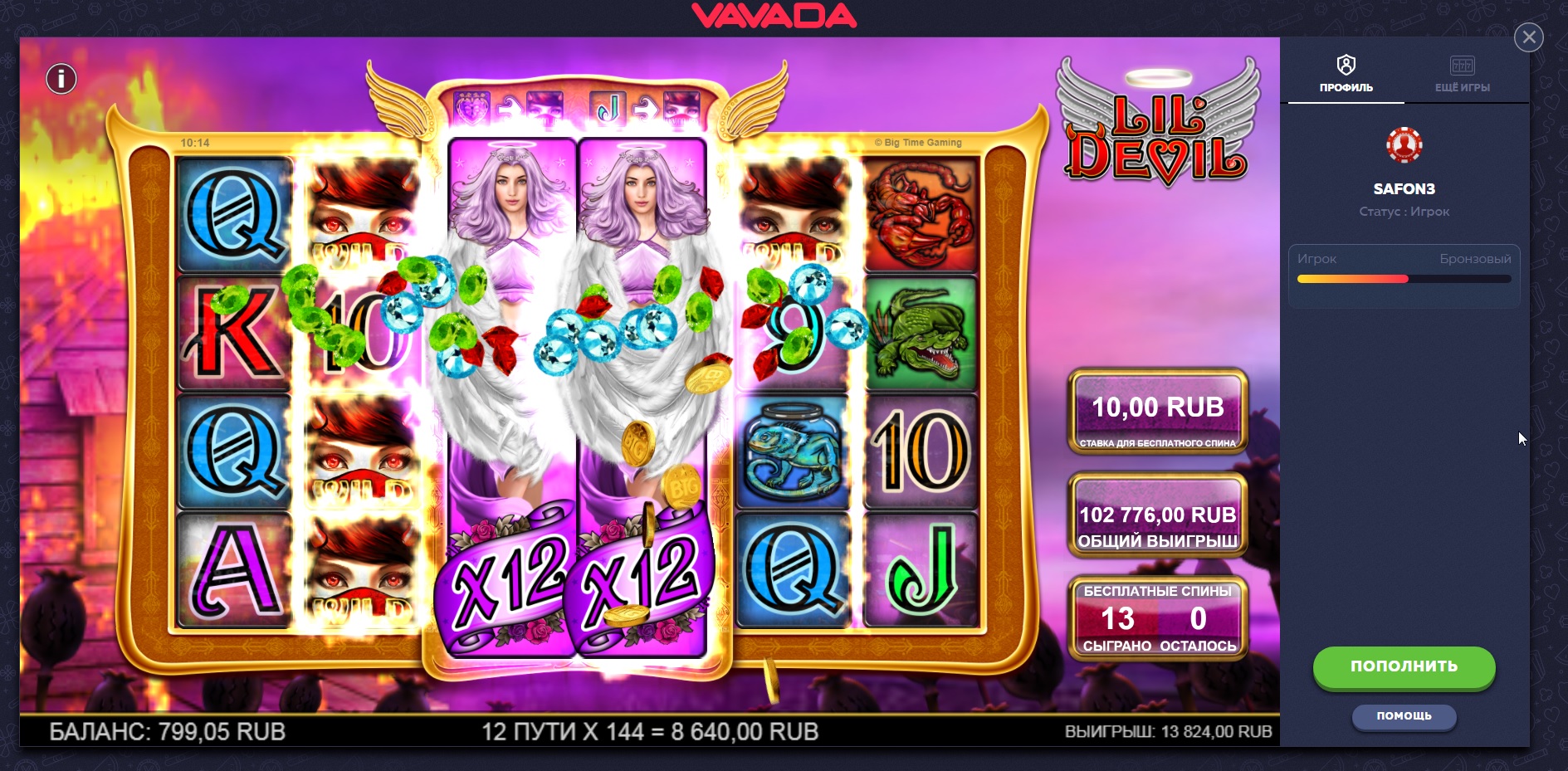Image resolution: width=1568 pixels, height=771 pixels.
Task: Close the game window overlay
Action: tap(1528, 37)
